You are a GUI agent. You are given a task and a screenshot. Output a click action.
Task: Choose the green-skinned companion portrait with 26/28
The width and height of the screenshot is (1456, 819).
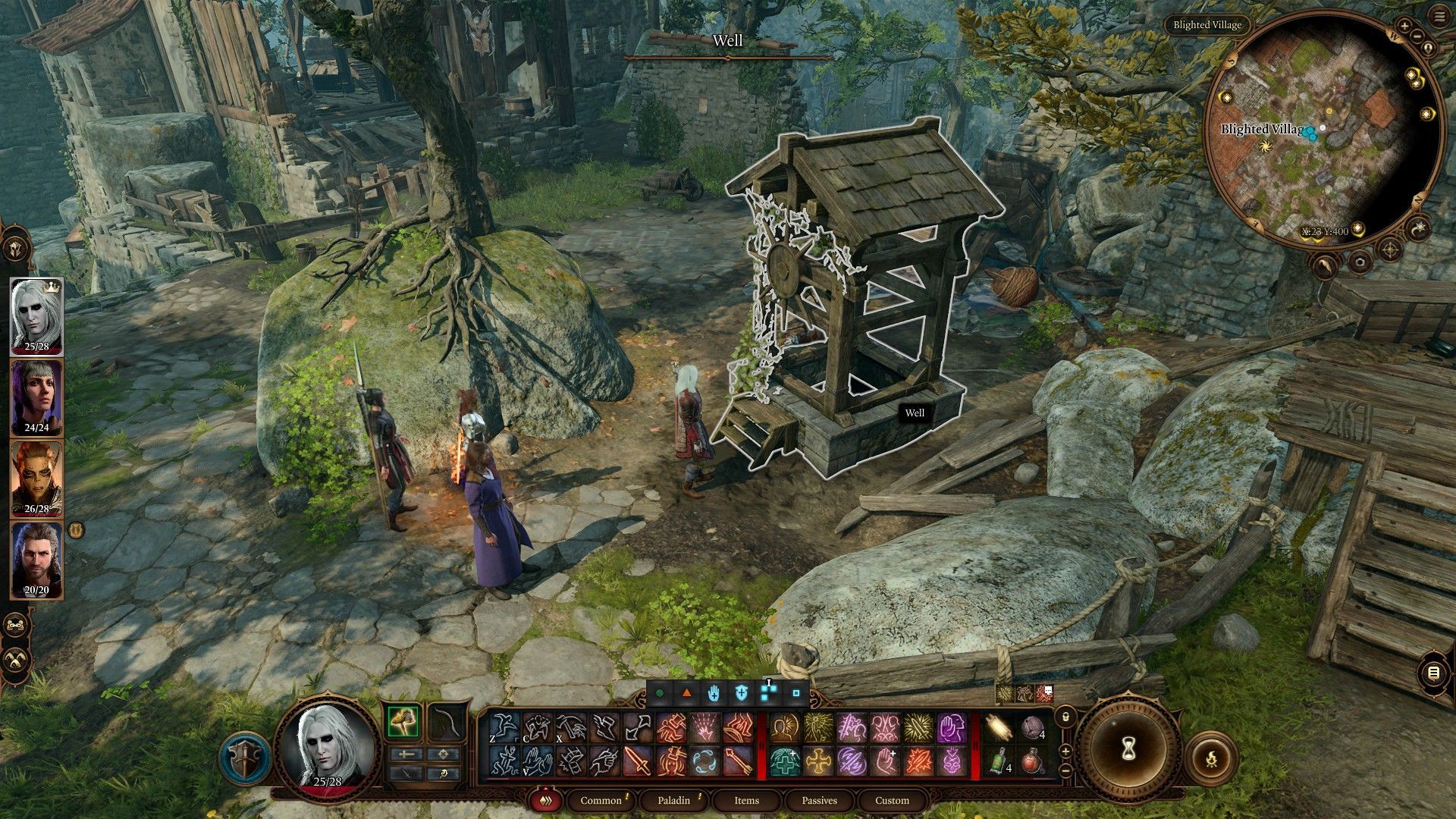click(36, 478)
